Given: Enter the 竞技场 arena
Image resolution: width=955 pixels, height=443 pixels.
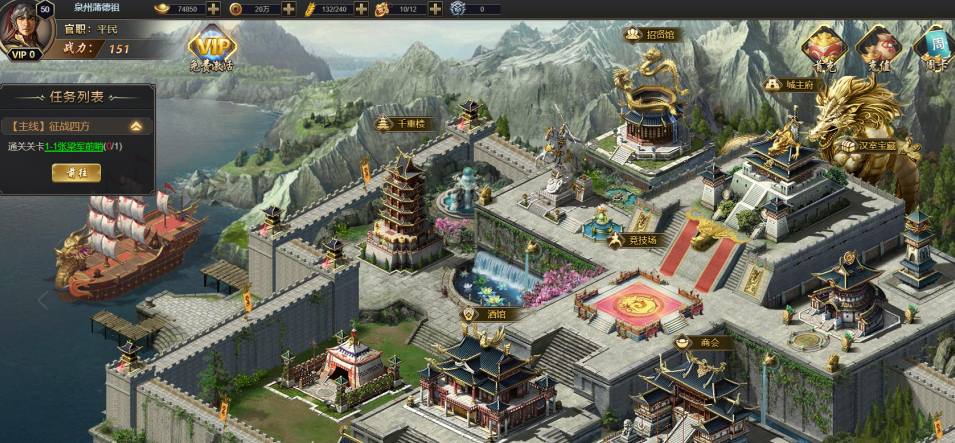Looking at the screenshot, I should [636, 240].
